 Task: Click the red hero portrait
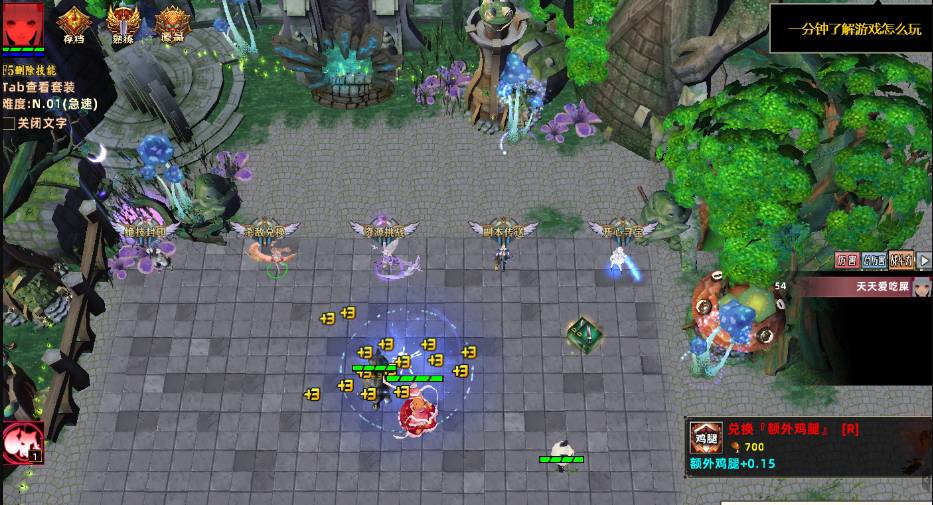23,24
